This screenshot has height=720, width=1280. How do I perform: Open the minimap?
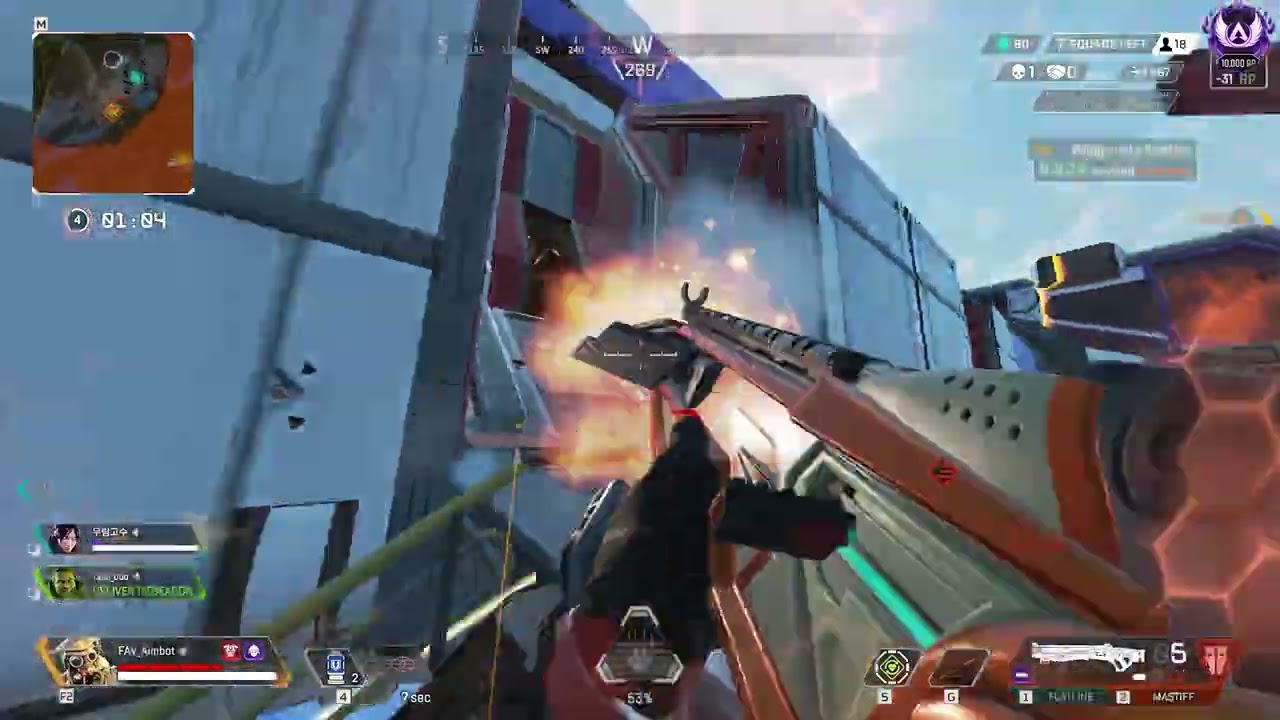click(x=113, y=113)
